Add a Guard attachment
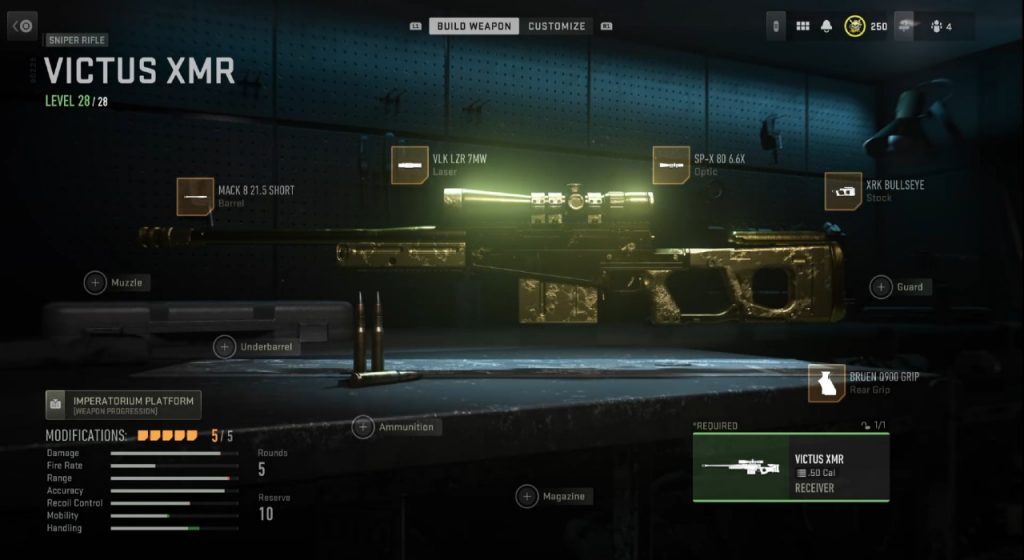Viewport: 1024px width, 560px height. [881, 287]
